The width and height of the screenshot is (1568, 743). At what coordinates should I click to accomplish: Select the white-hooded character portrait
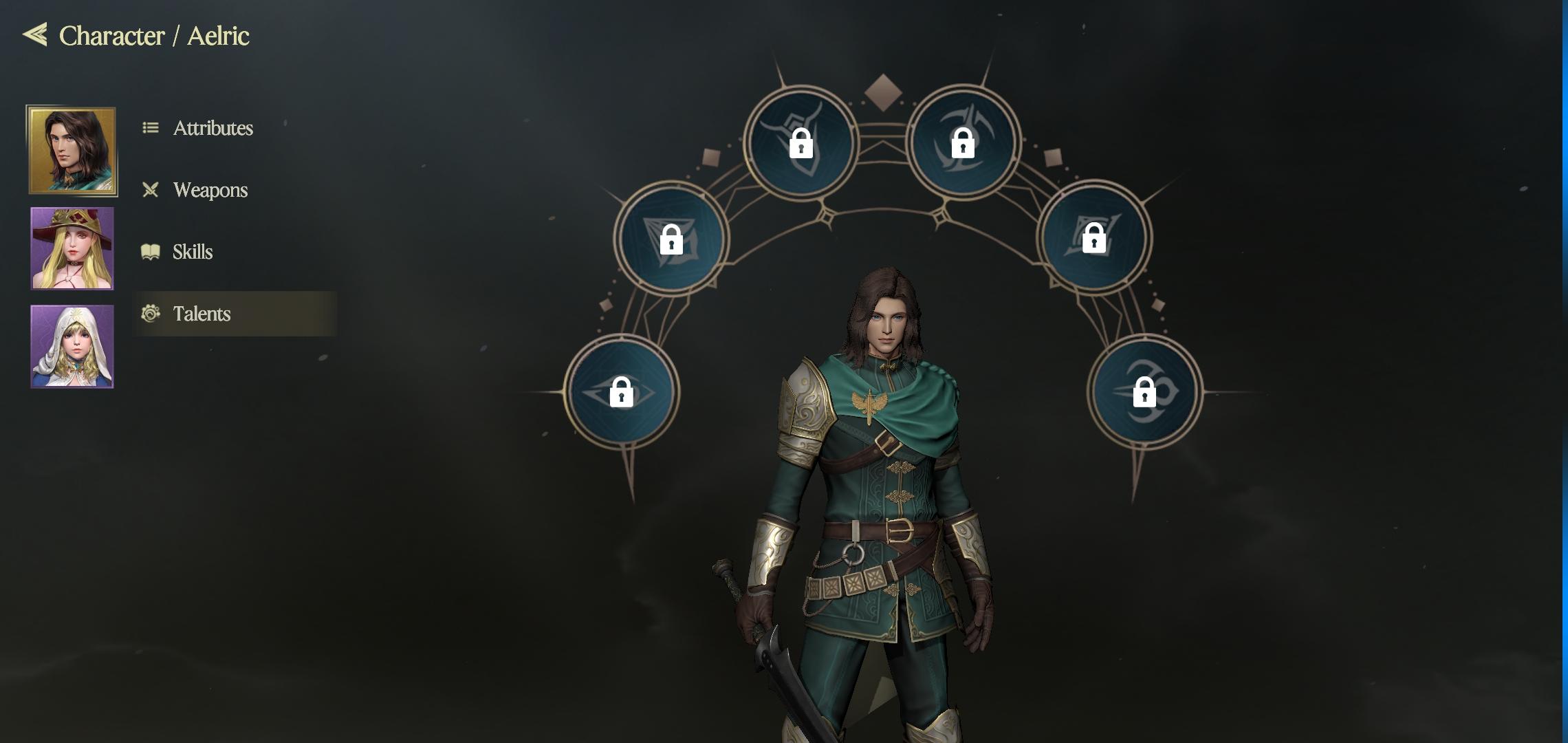point(72,346)
